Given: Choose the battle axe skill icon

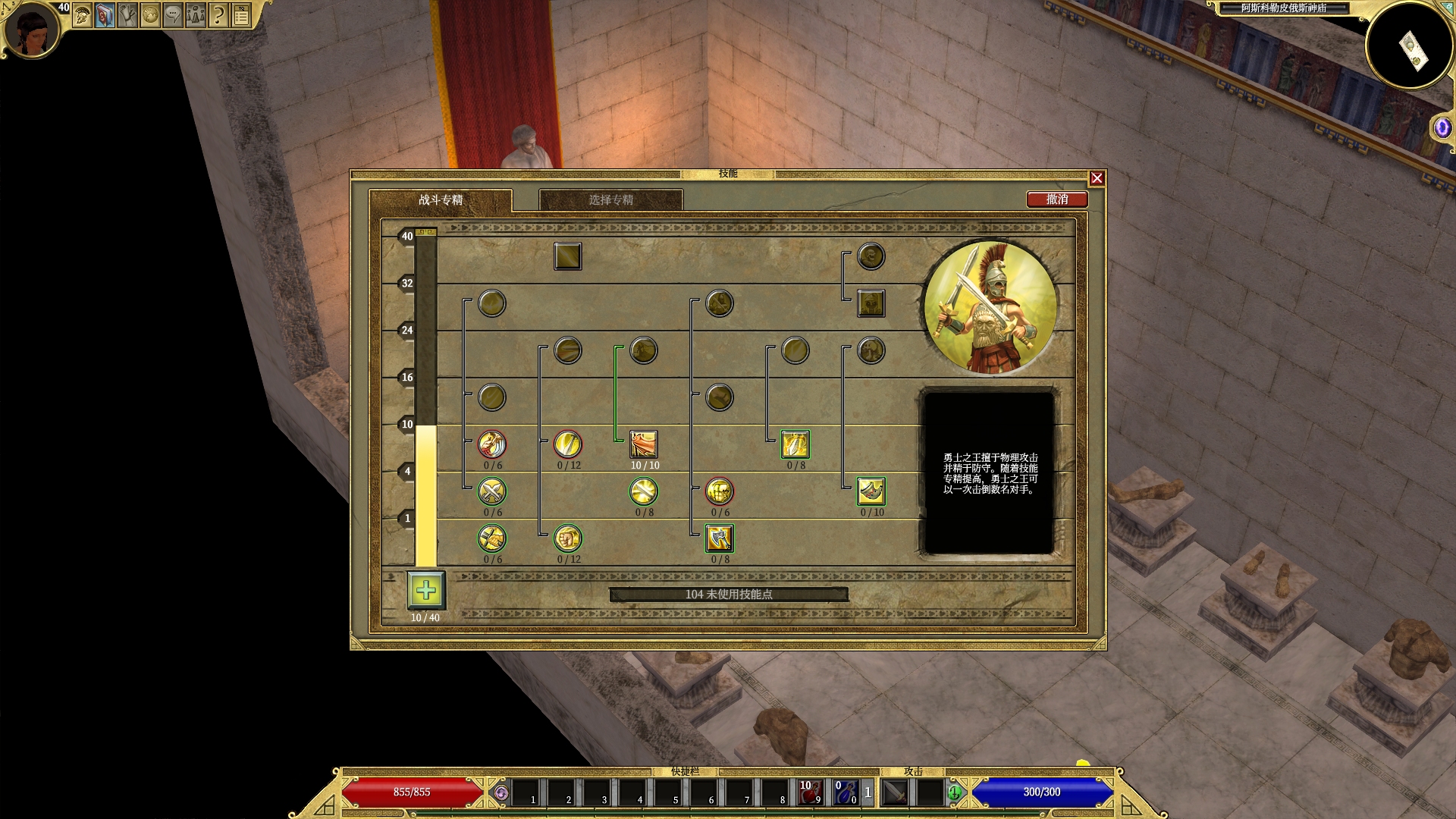Looking at the screenshot, I should 720,538.
